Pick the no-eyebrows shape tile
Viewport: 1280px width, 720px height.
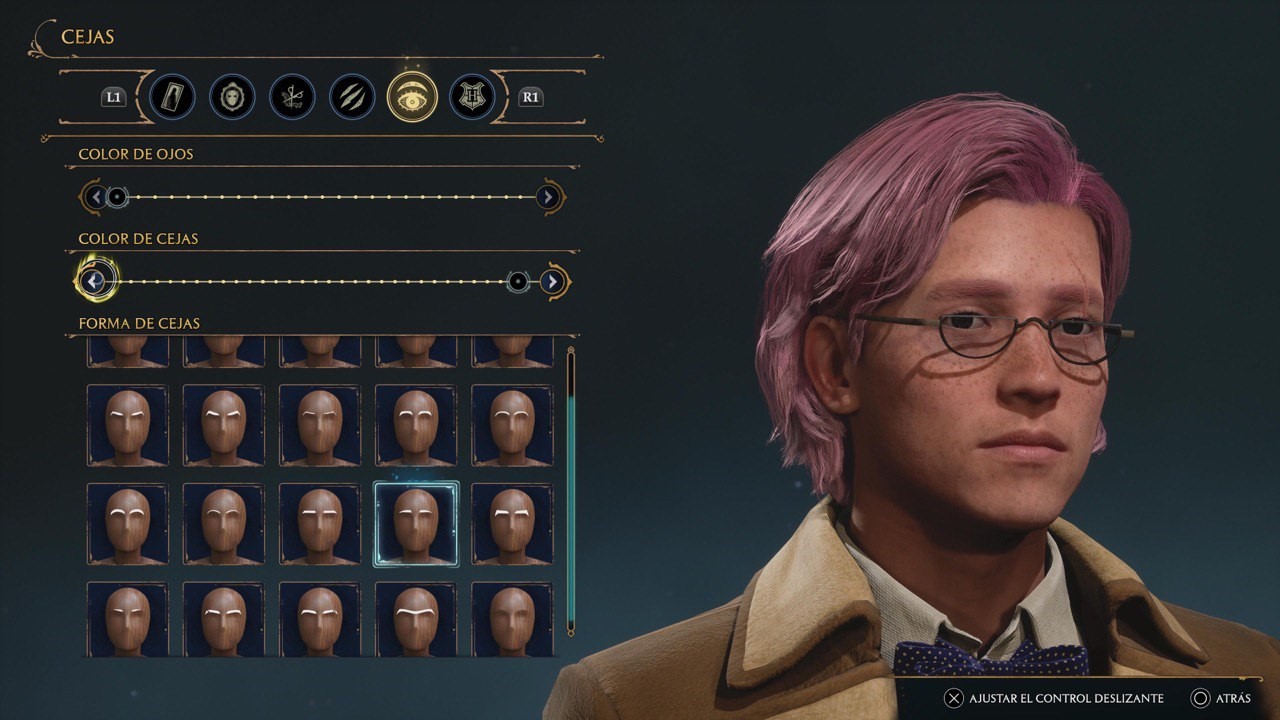tap(512, 619)
